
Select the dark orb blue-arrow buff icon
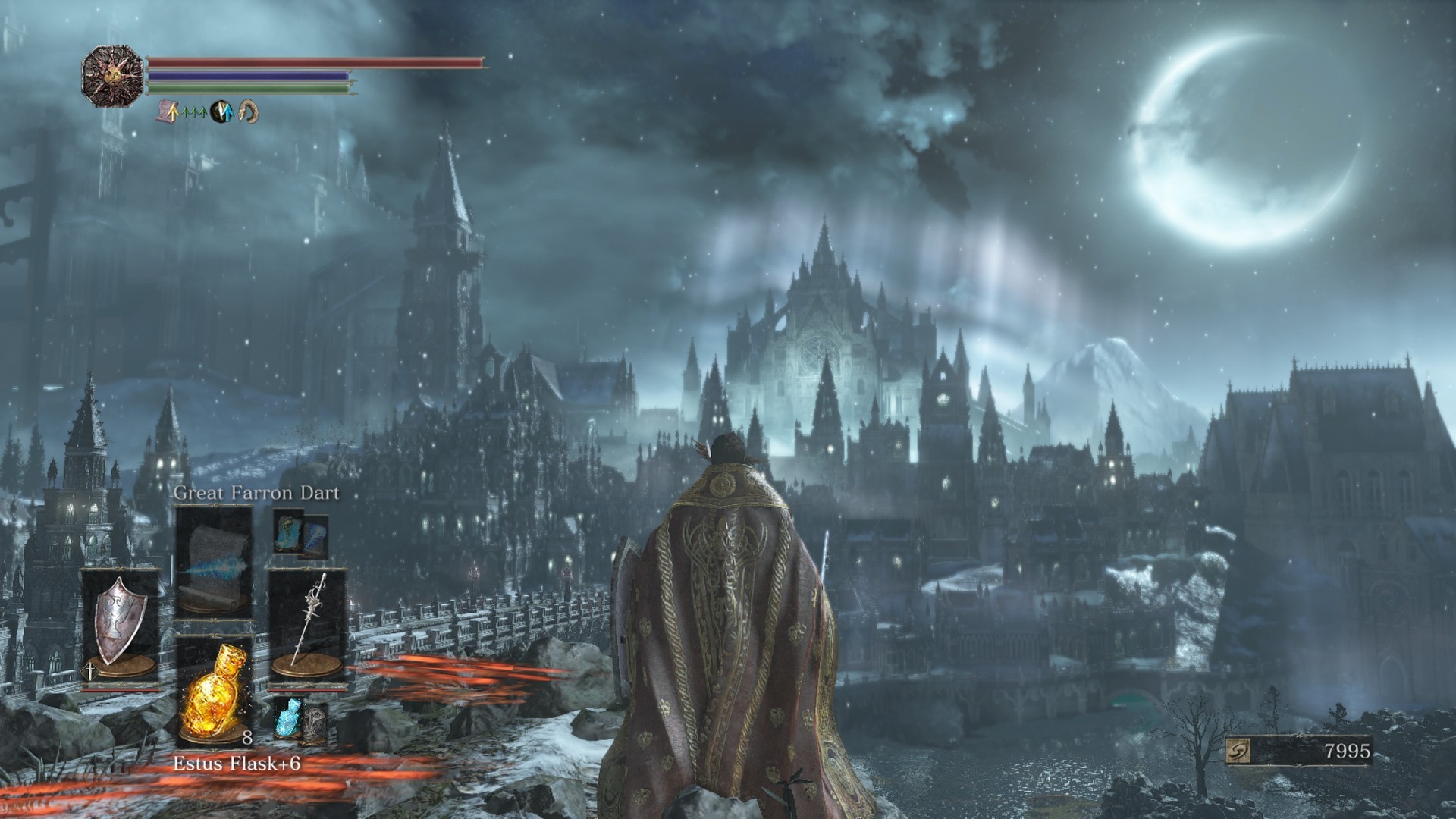[221, 112]
